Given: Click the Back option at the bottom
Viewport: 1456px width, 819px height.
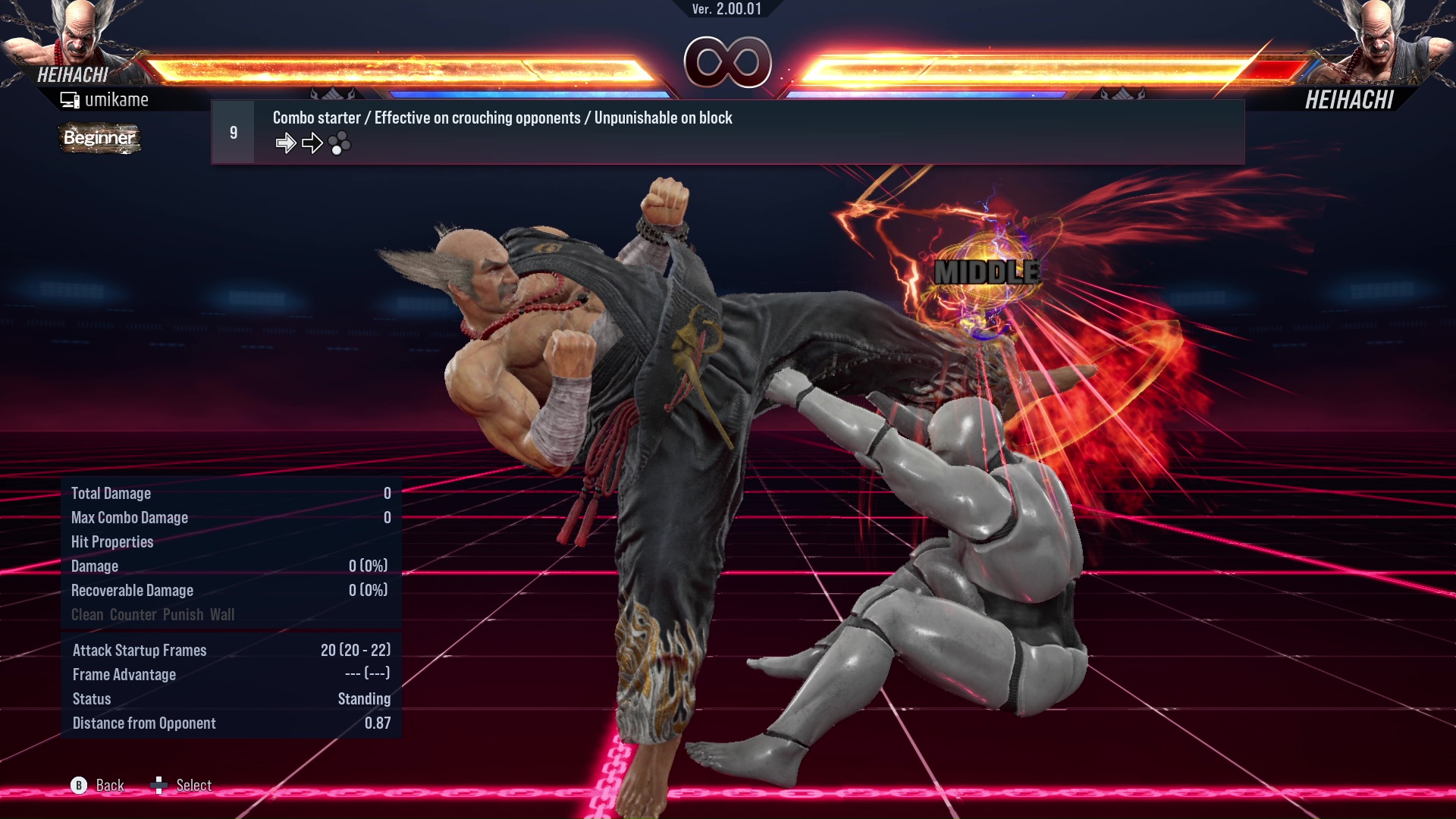Looking at the screenshot, I should pos(109,785).
